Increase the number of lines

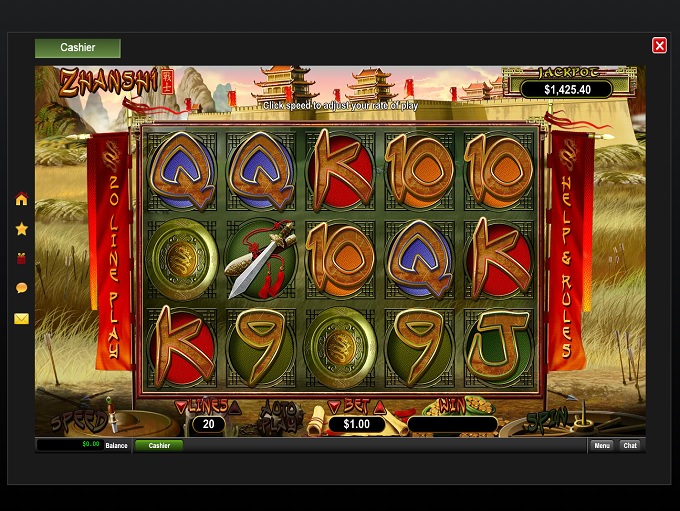[235, 406]
